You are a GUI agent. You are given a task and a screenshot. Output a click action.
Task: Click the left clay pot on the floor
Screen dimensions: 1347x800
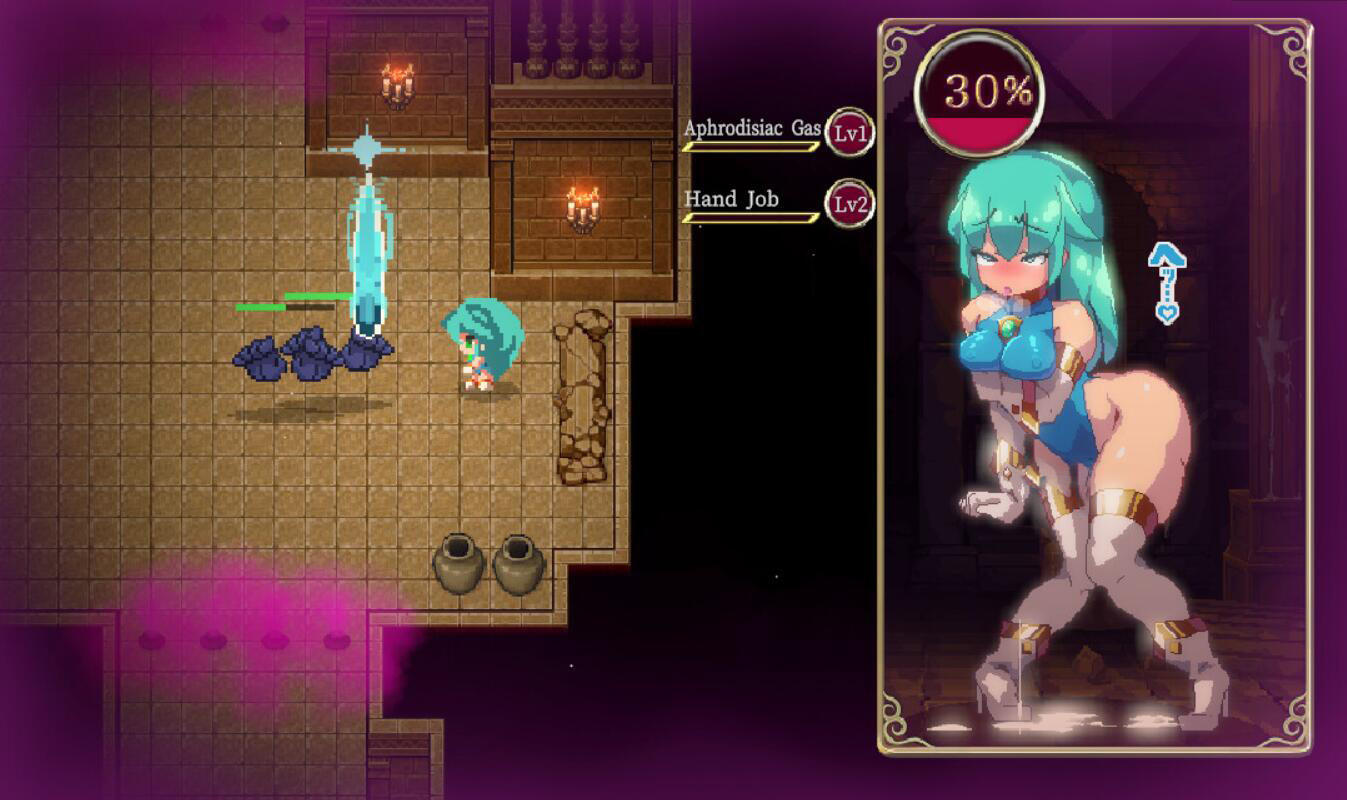[461, 565]
